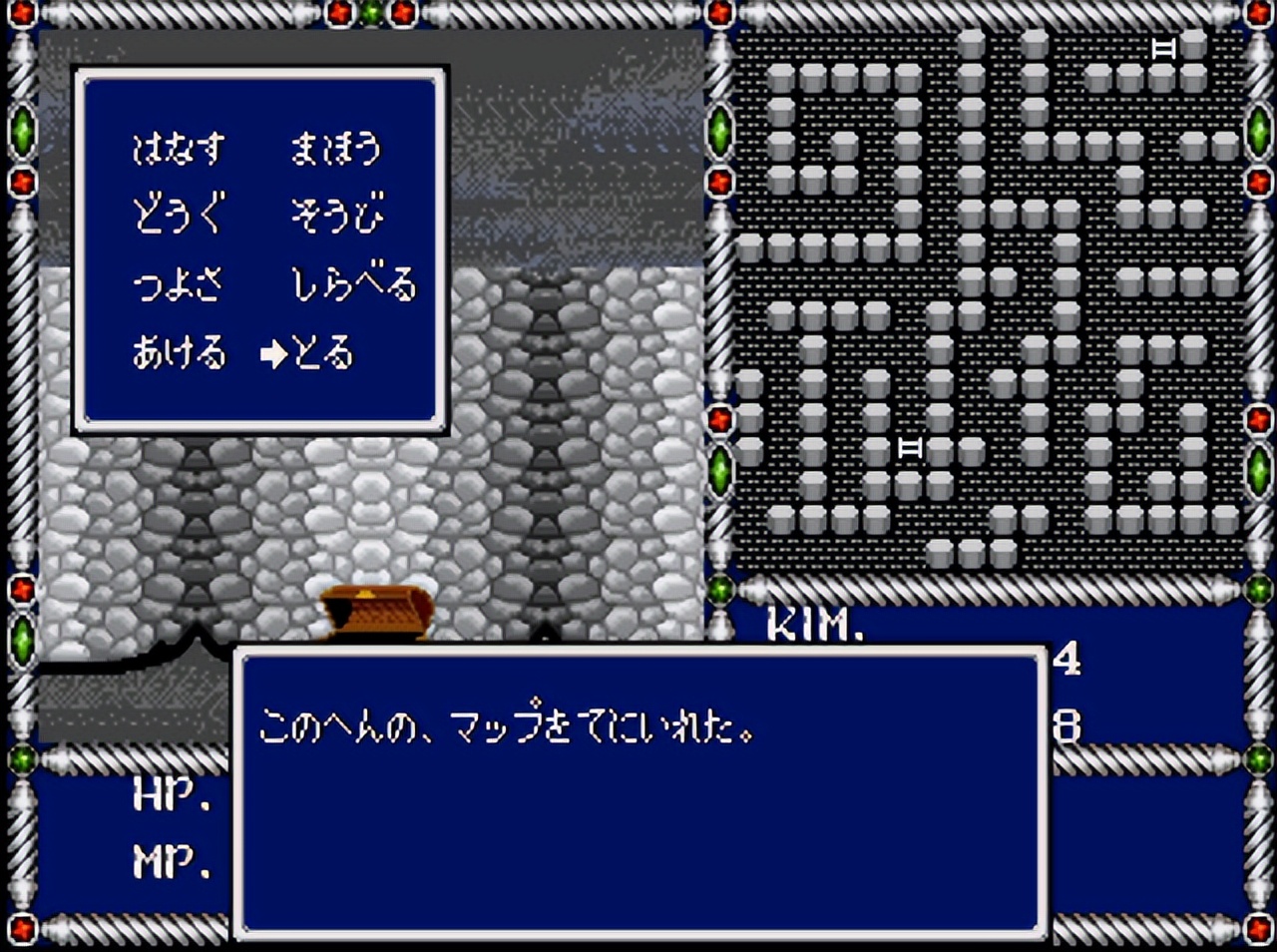Click the H marker near the map's center
Image resolution: width=1277 pixels, height=952 pixels.
[x=909, y=449]
